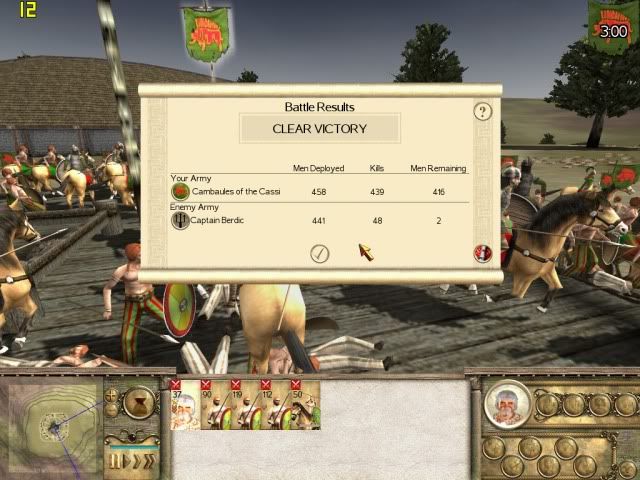Click Captain Berdic's enemy faction emblem
The height and width of the screenshot is (480, 640).
pos(181,220)
